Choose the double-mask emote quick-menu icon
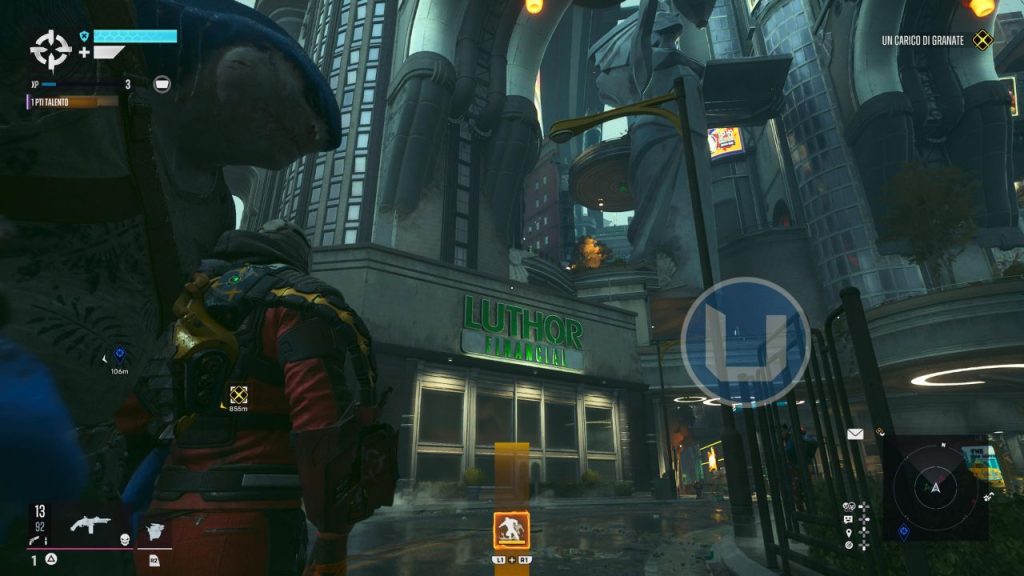1024x576 pixels. pyautogui.click(x=849, y=506)
